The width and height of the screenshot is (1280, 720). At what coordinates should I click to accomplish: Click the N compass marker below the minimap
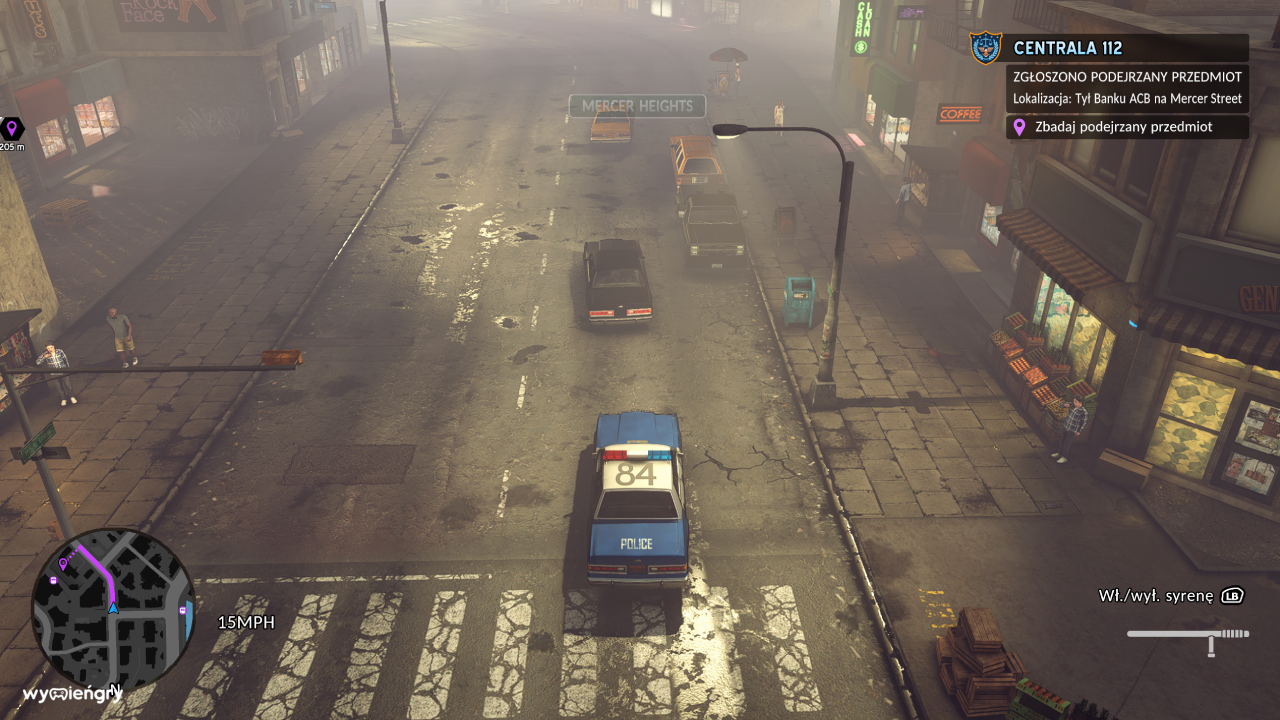(x=116, y=688)
